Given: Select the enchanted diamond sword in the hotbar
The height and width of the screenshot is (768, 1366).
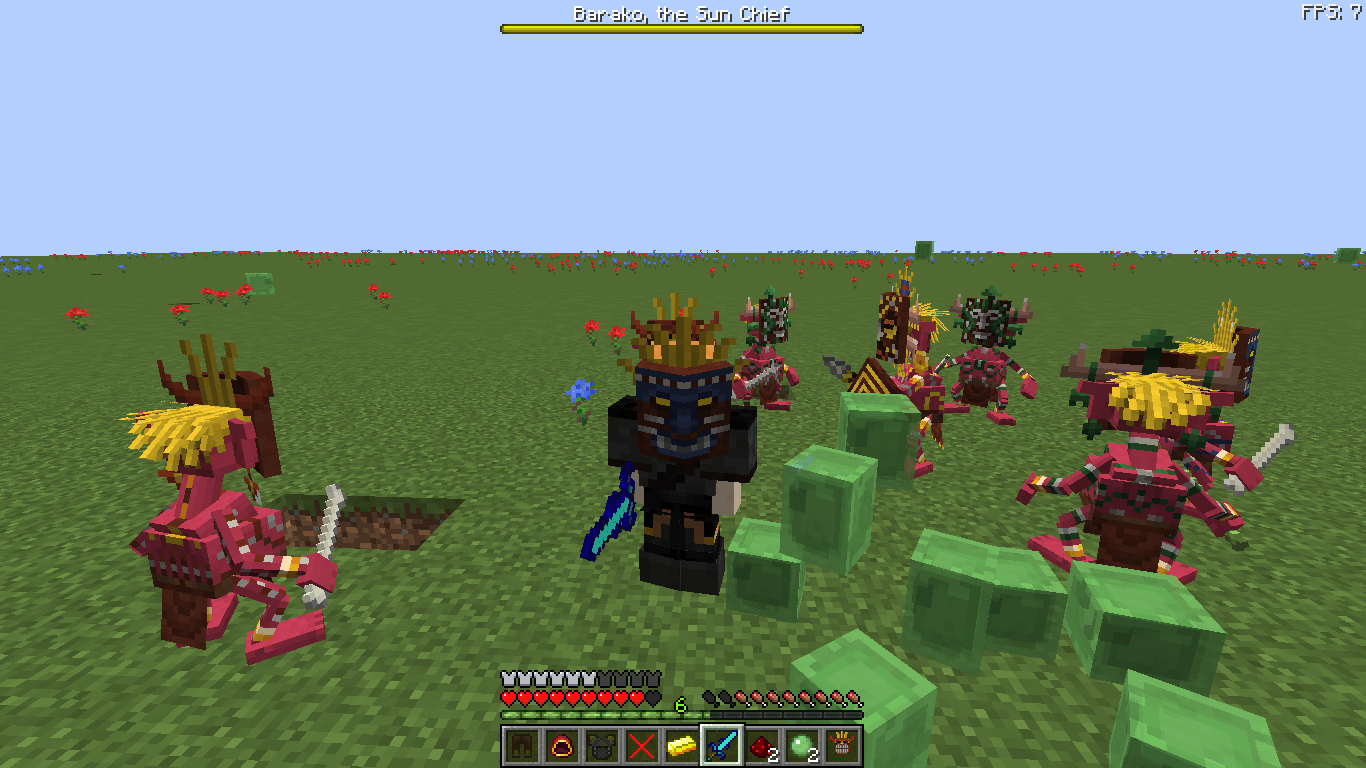Looking at the screenshot, I should (x=723, y=747).
